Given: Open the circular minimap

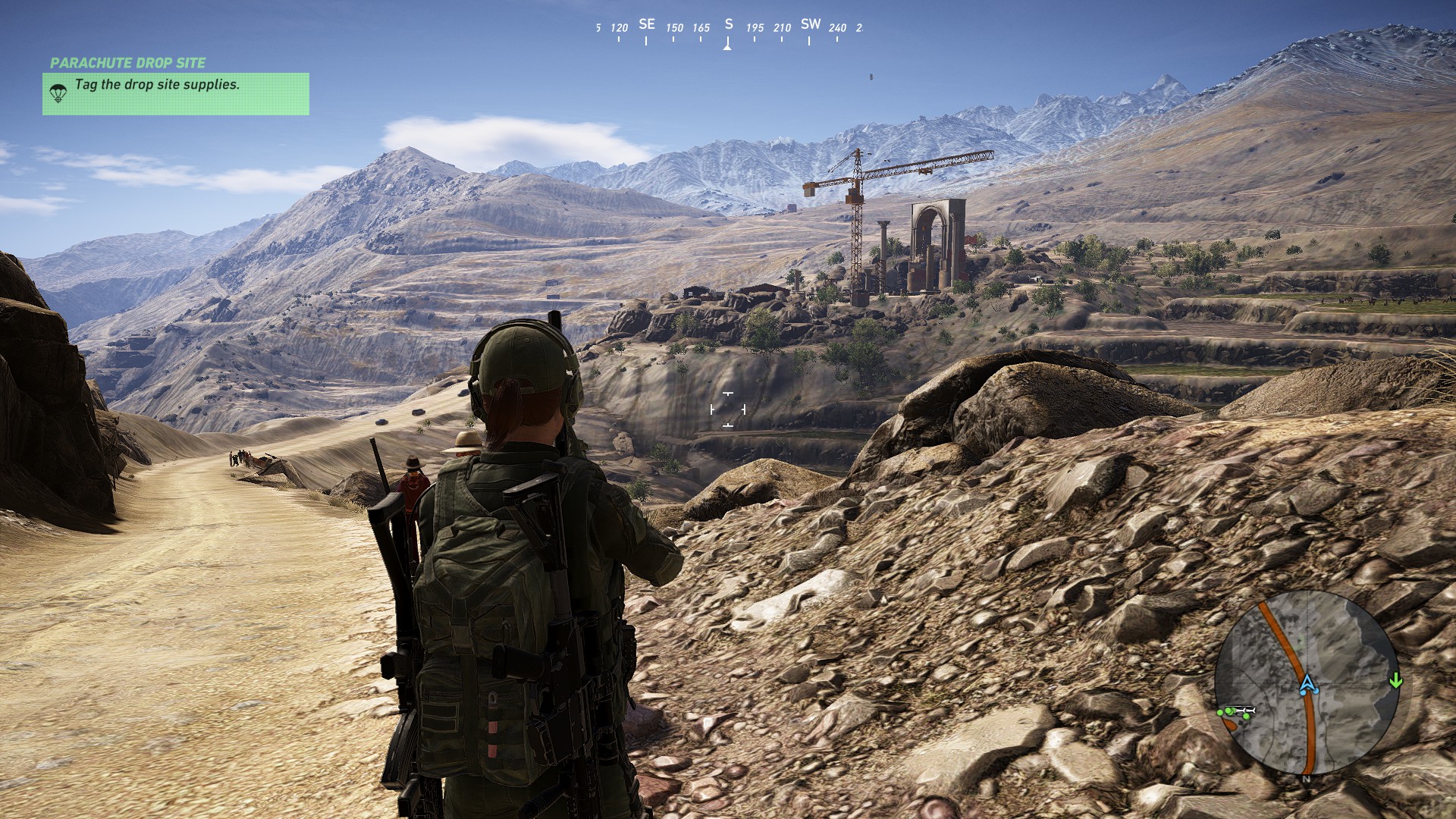Looking at the screenshot, I should coord(1306,683).
